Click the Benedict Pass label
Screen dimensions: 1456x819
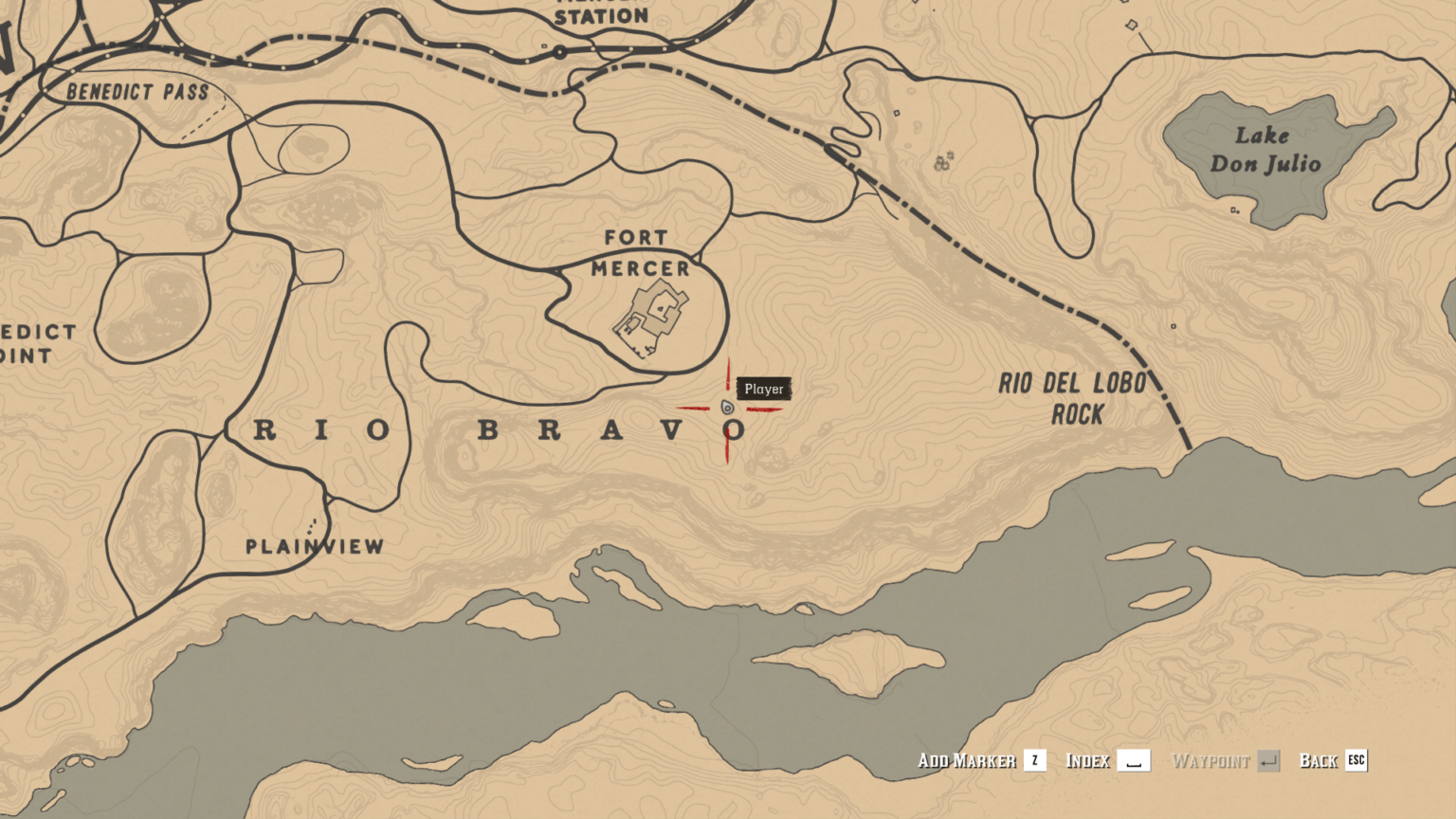click(138, 92)
